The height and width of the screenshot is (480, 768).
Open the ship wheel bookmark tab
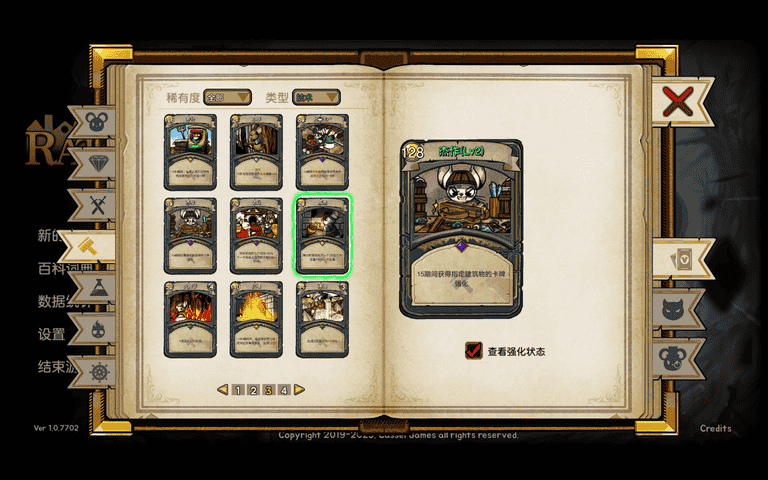point(97,372)
